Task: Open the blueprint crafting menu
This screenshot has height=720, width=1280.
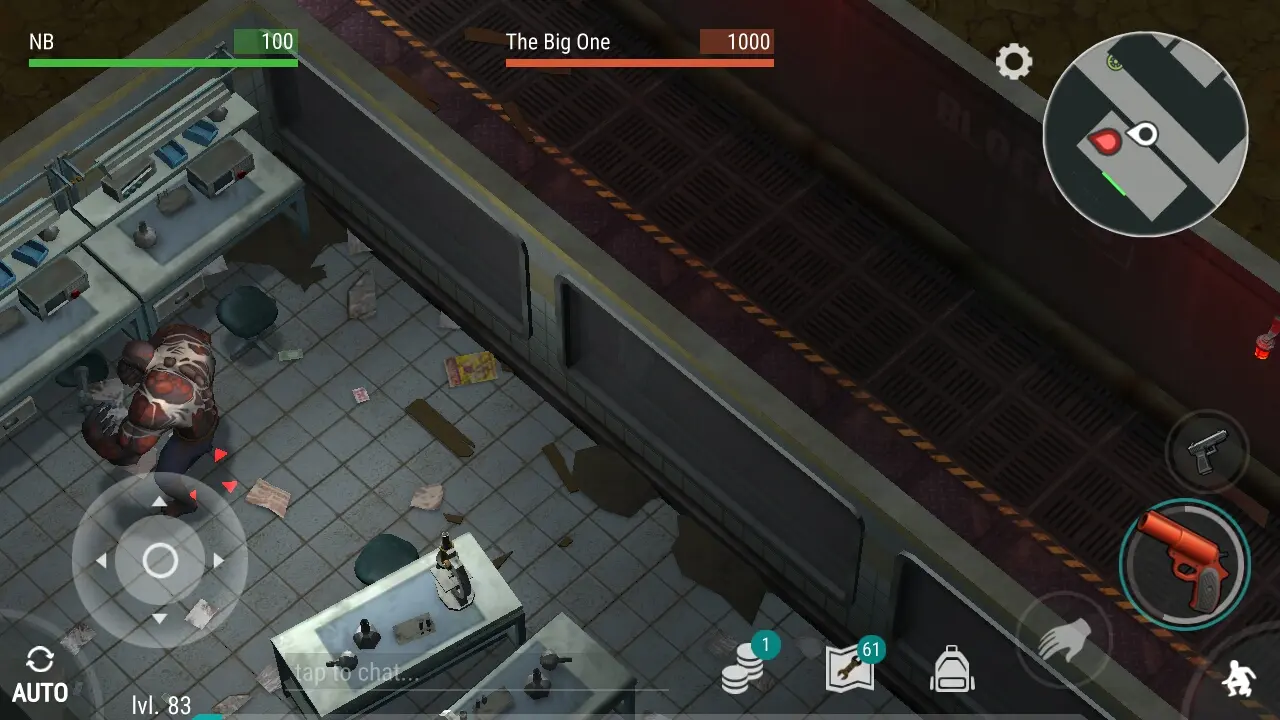Action: tap(850, 668)
